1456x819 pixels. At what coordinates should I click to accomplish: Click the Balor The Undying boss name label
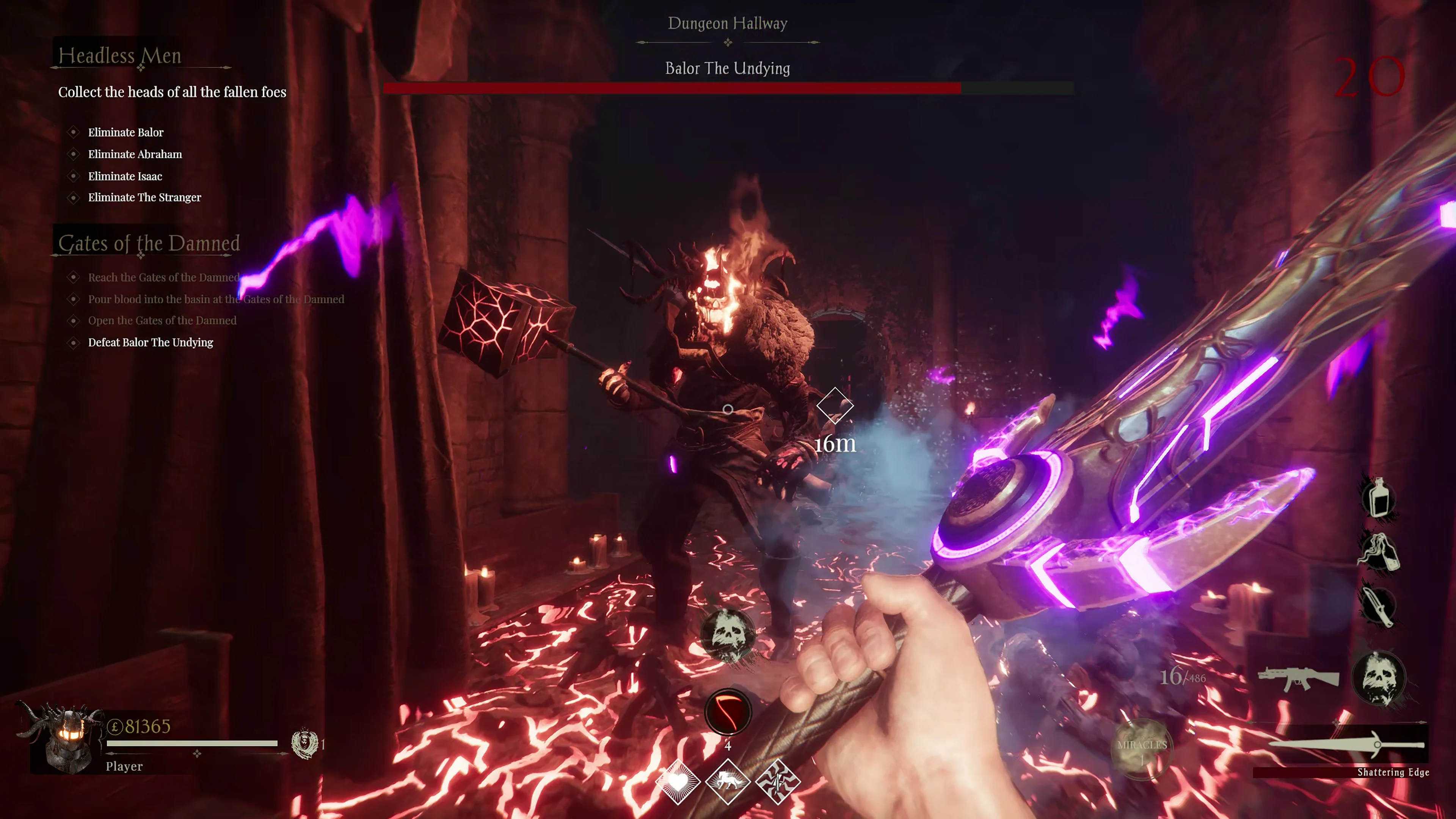(728, 69)
